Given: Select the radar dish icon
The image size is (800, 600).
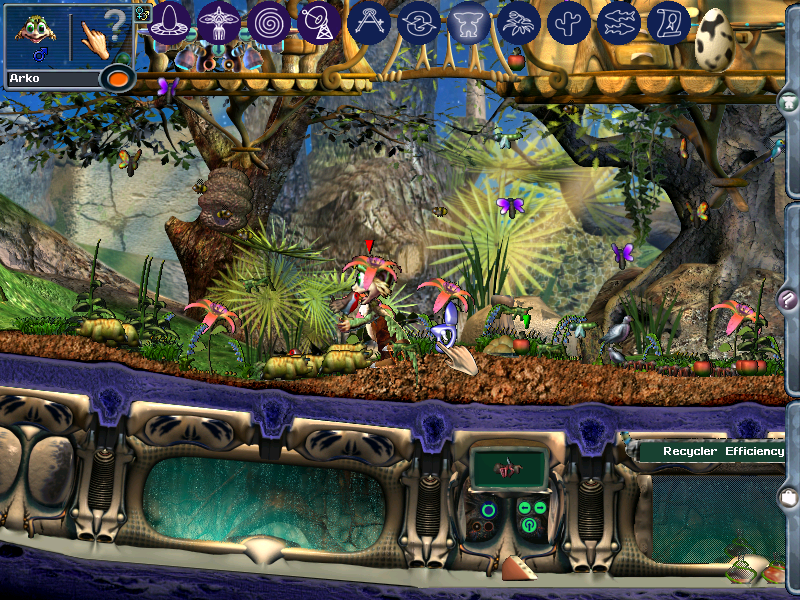Looking at the screenshot, I should click(x=319, y=22).
